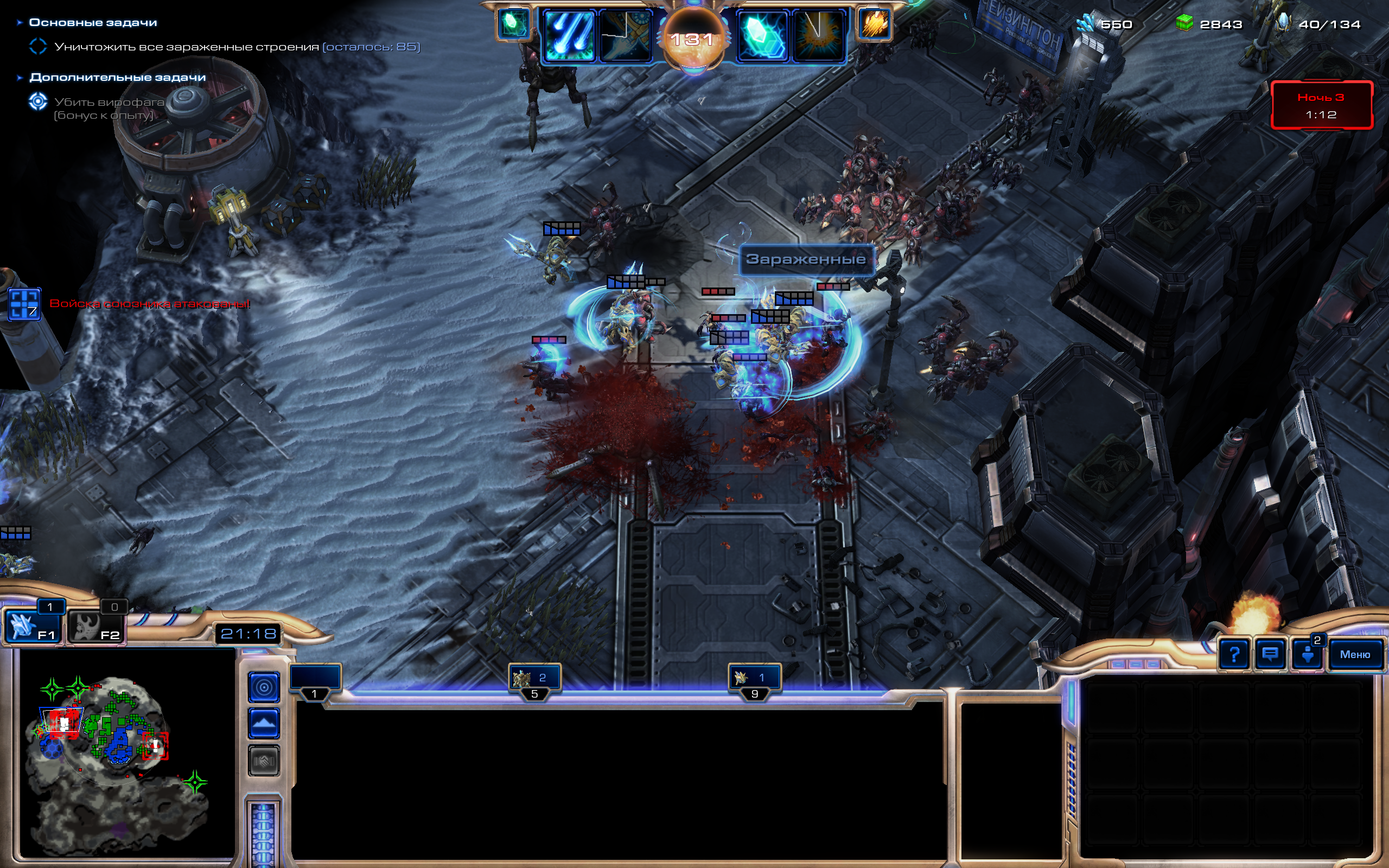Select control group 9 tab
Image resolution: width=1389 pixels, height=868 pixels.
(x=754, y=680)
